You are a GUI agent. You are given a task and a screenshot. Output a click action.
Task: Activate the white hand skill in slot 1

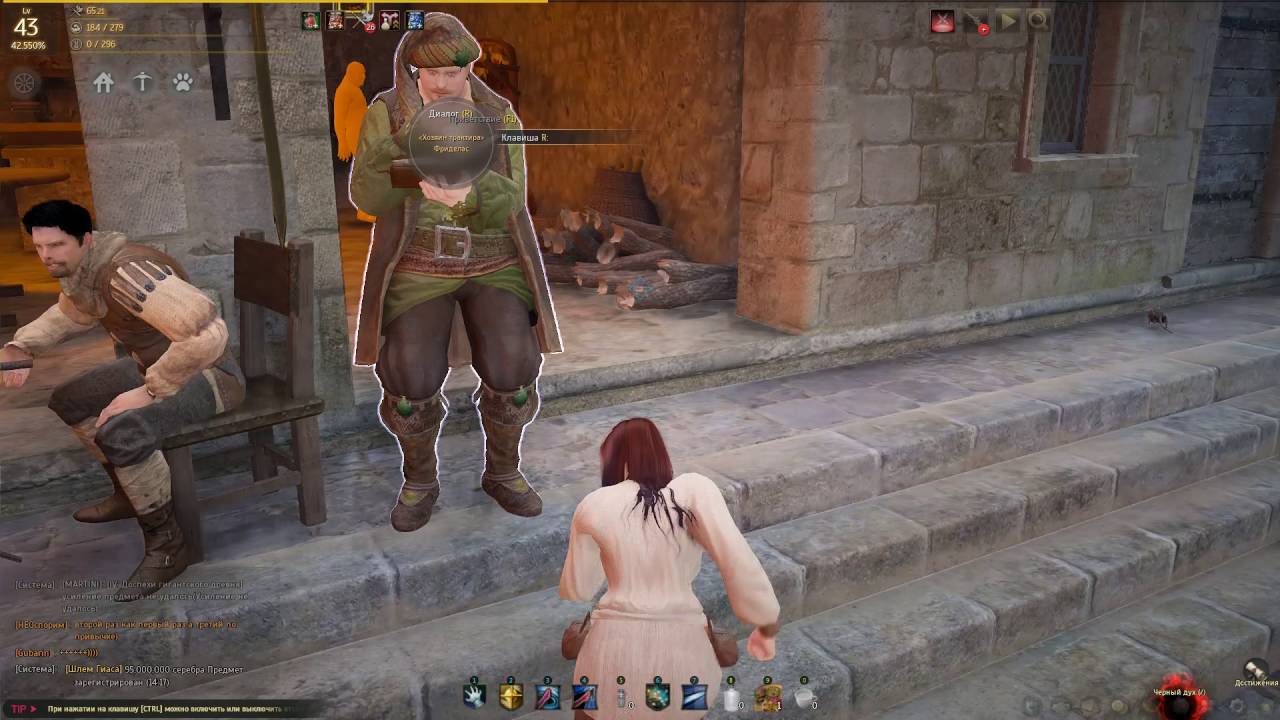click(x=474, y=696)
